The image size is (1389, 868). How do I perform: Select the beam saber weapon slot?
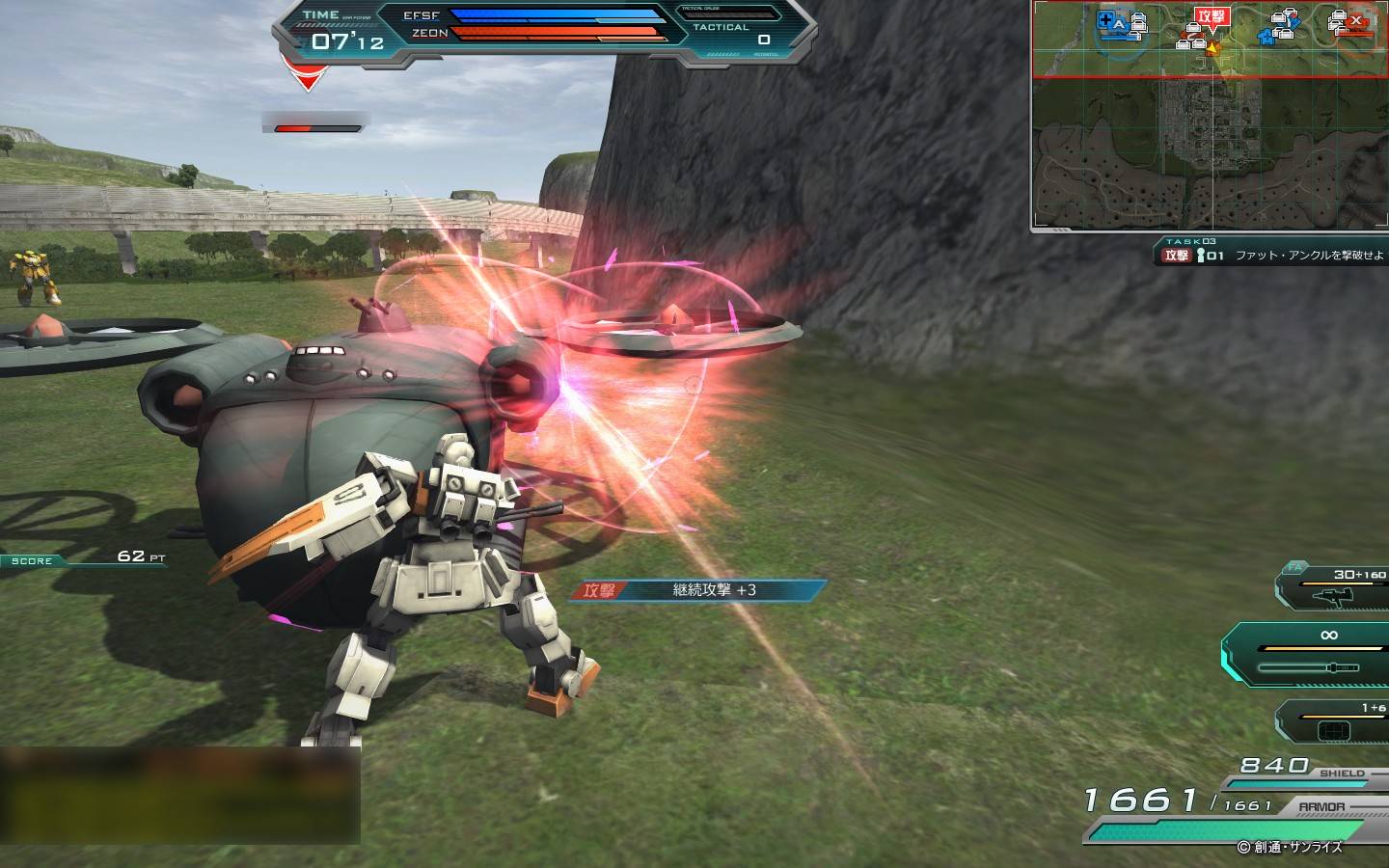1312,656
